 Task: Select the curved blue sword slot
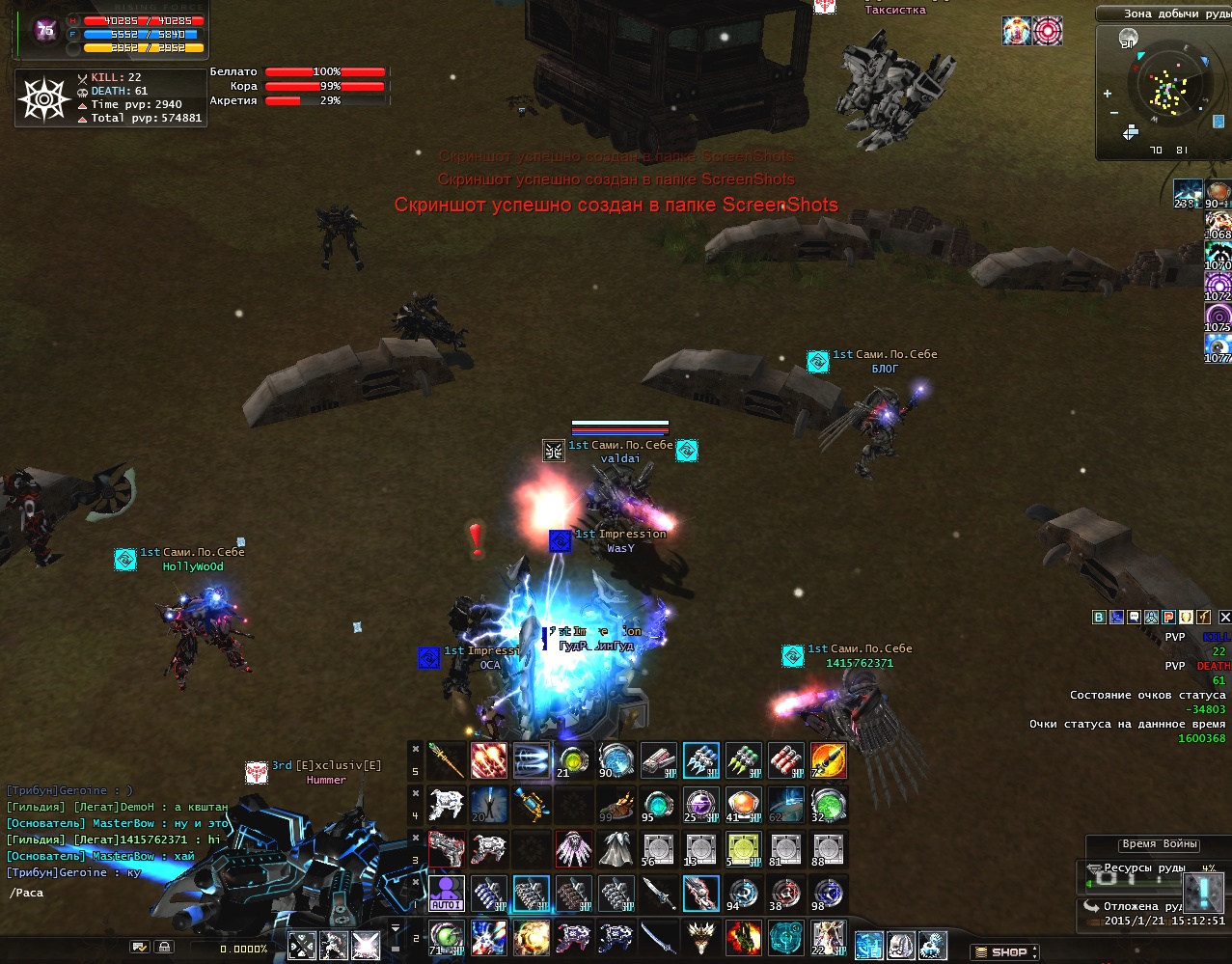tap(659, 936)
